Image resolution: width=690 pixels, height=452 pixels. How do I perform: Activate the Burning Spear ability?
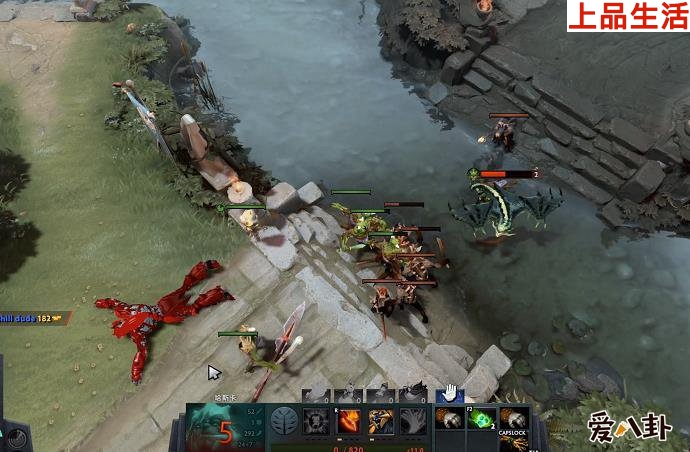(349, 421)
